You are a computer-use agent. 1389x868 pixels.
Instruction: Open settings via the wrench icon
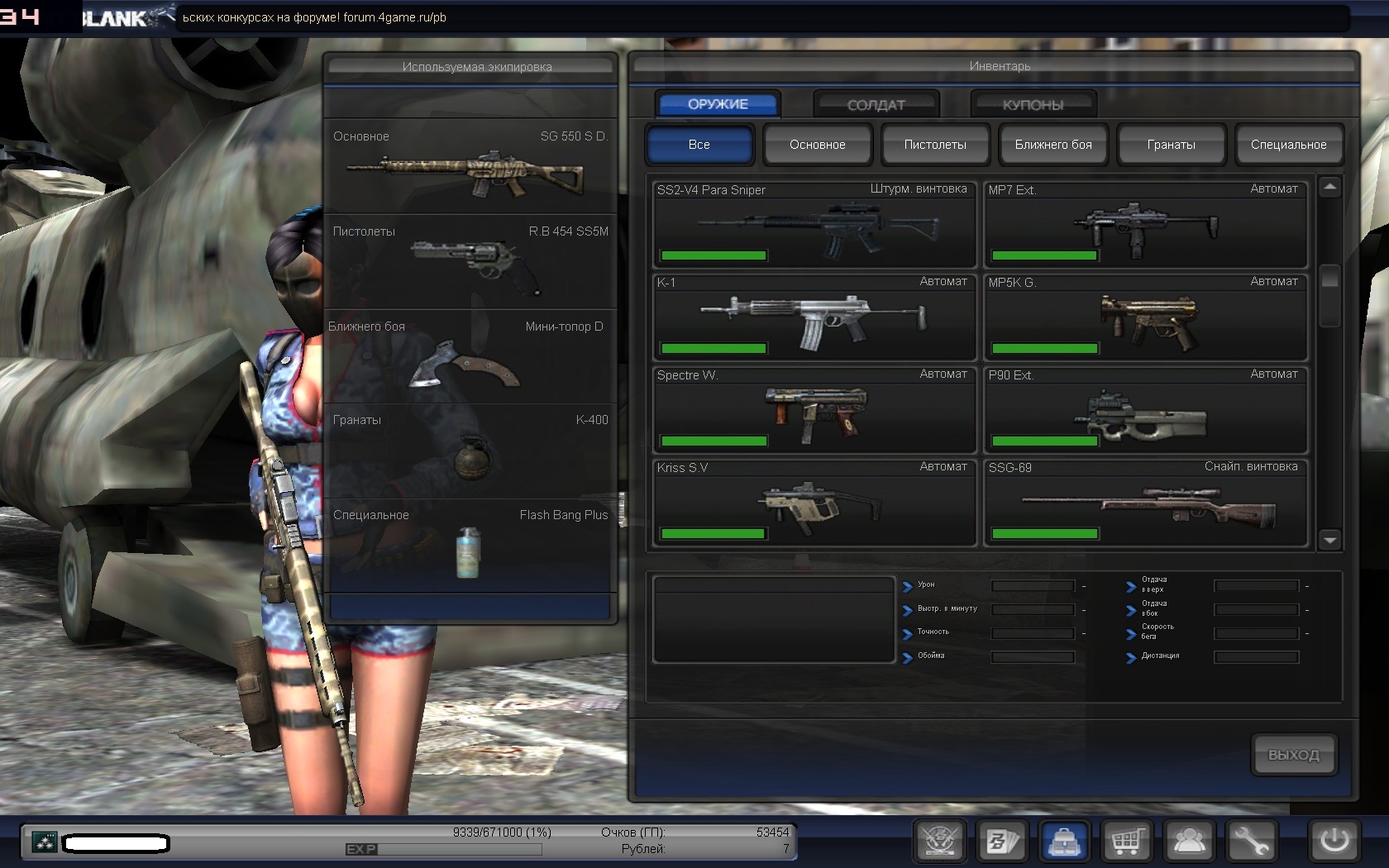pos(1251,842)
